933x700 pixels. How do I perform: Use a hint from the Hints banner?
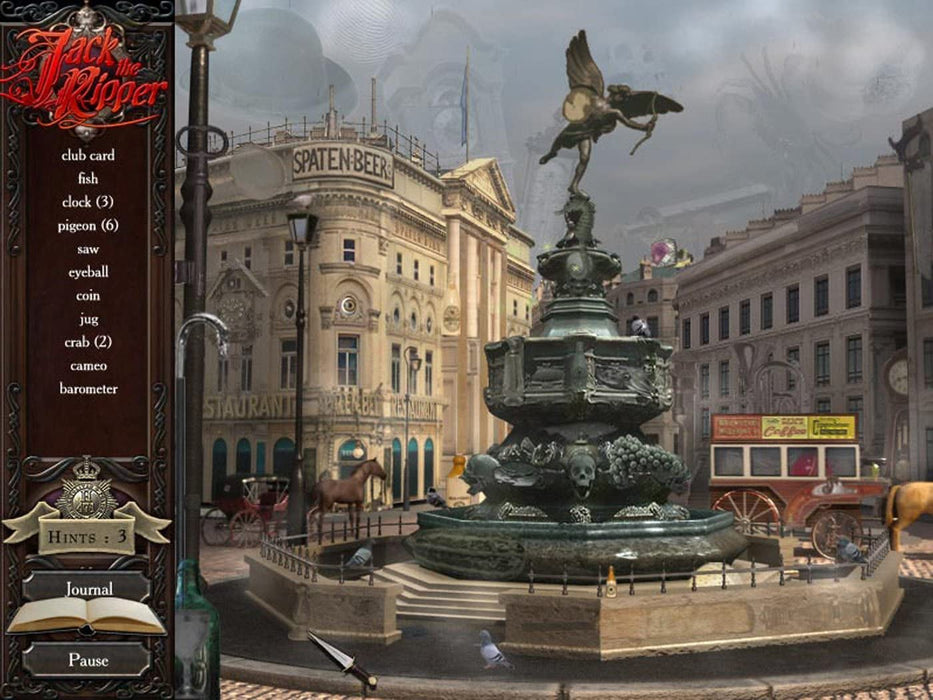pos(87,535)
